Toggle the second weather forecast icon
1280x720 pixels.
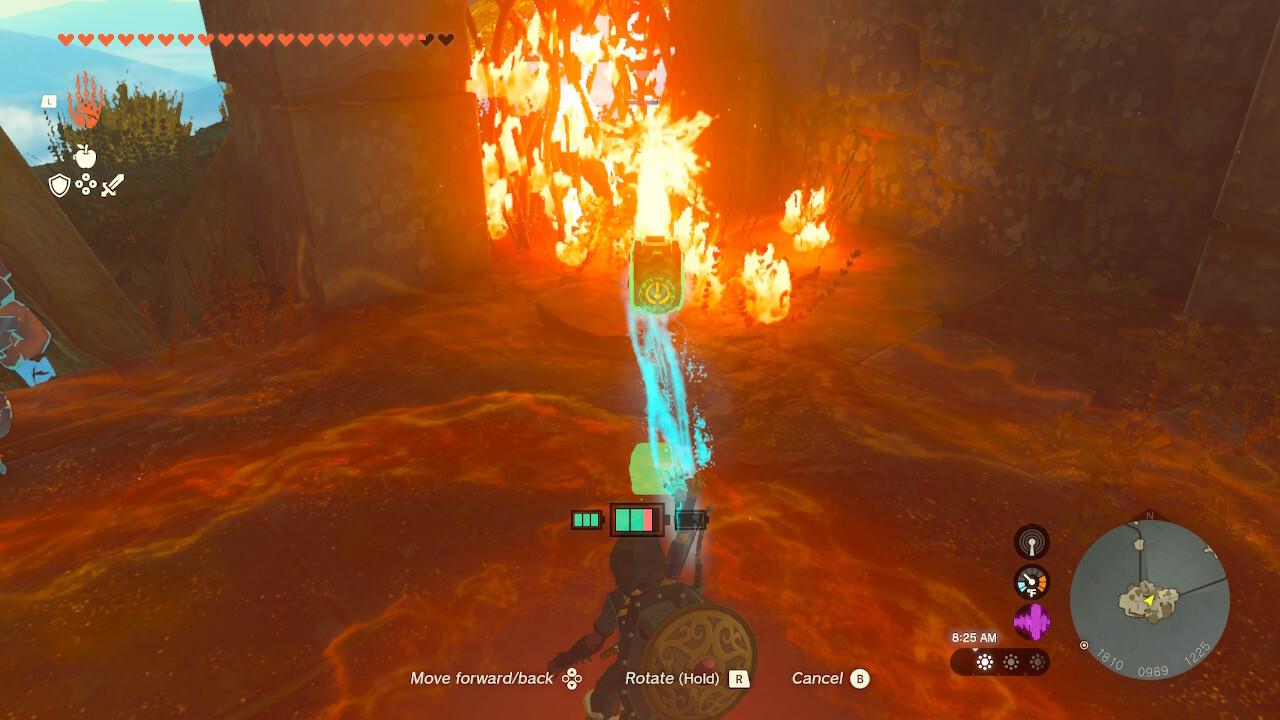pos(1013,662)
